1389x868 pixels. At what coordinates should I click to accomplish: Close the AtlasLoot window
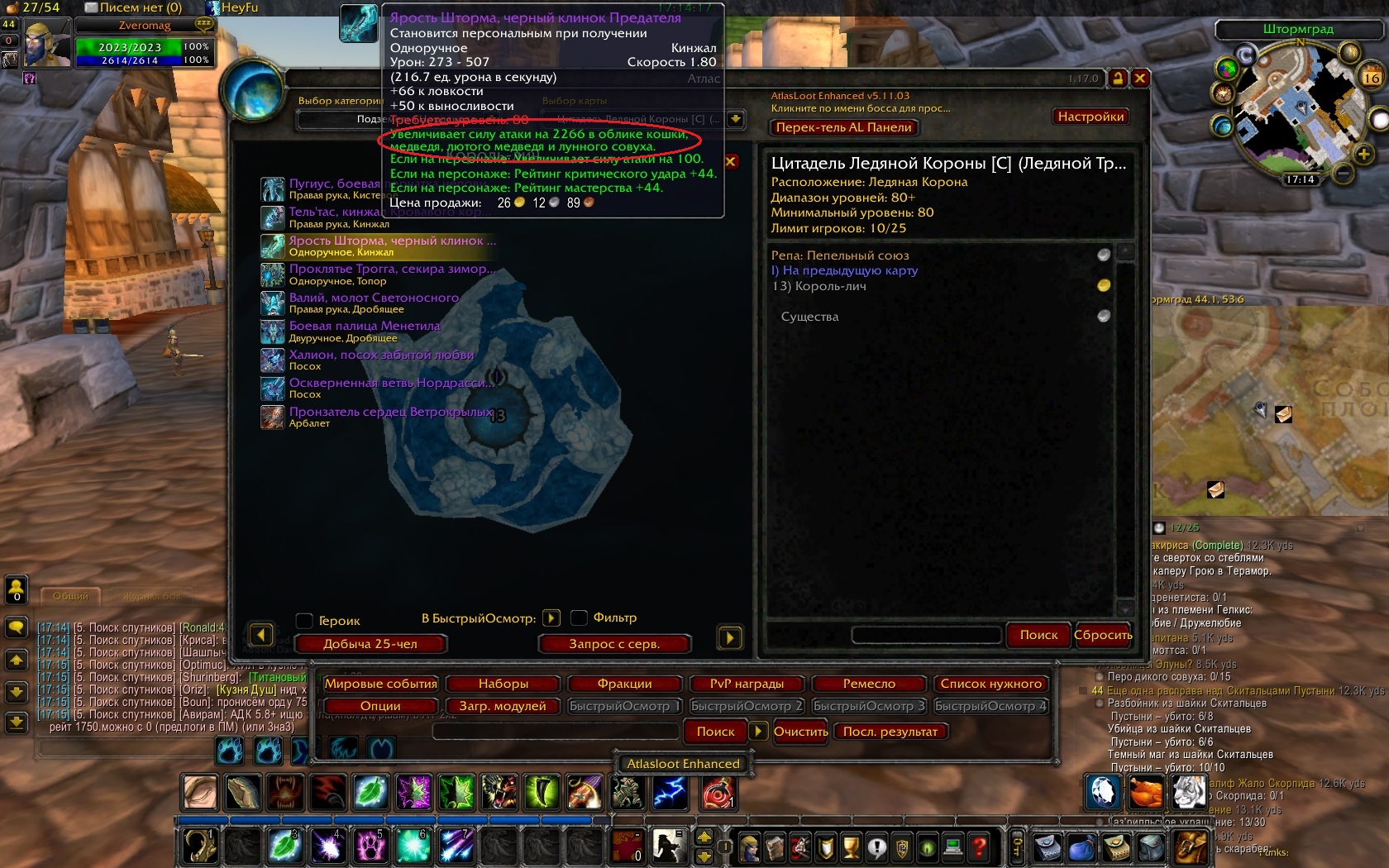click(1140, 78)
